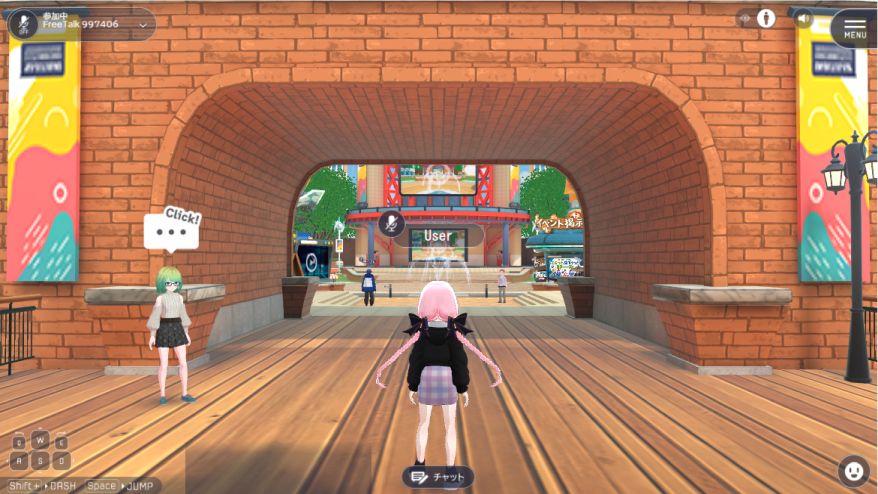Open the MENU hamburger button
878x494 pixels.
[854, 27]
